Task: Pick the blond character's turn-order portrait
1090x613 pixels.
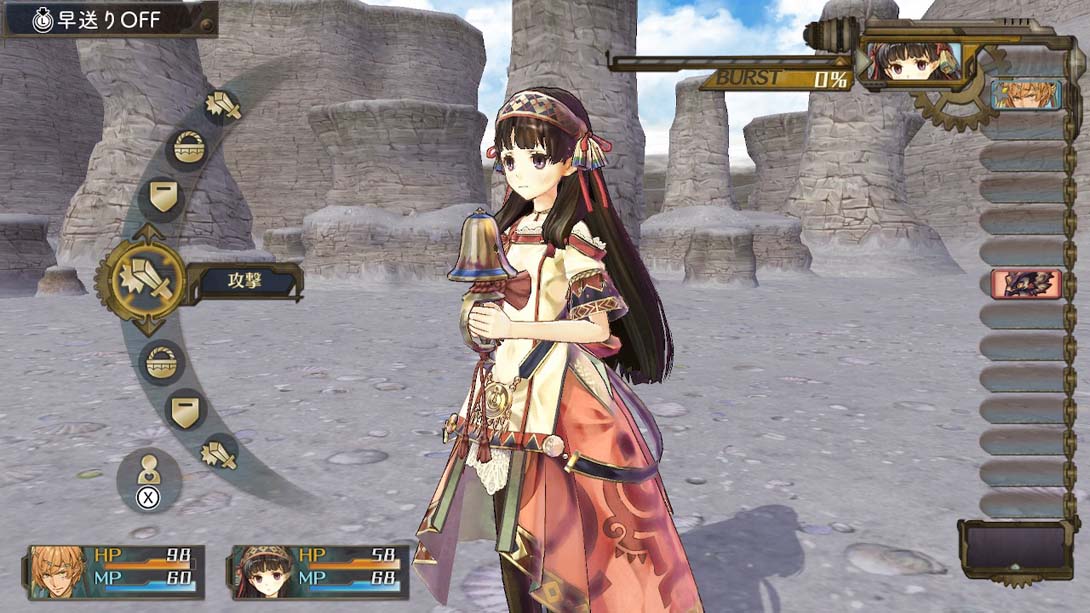Action: 1026,95
